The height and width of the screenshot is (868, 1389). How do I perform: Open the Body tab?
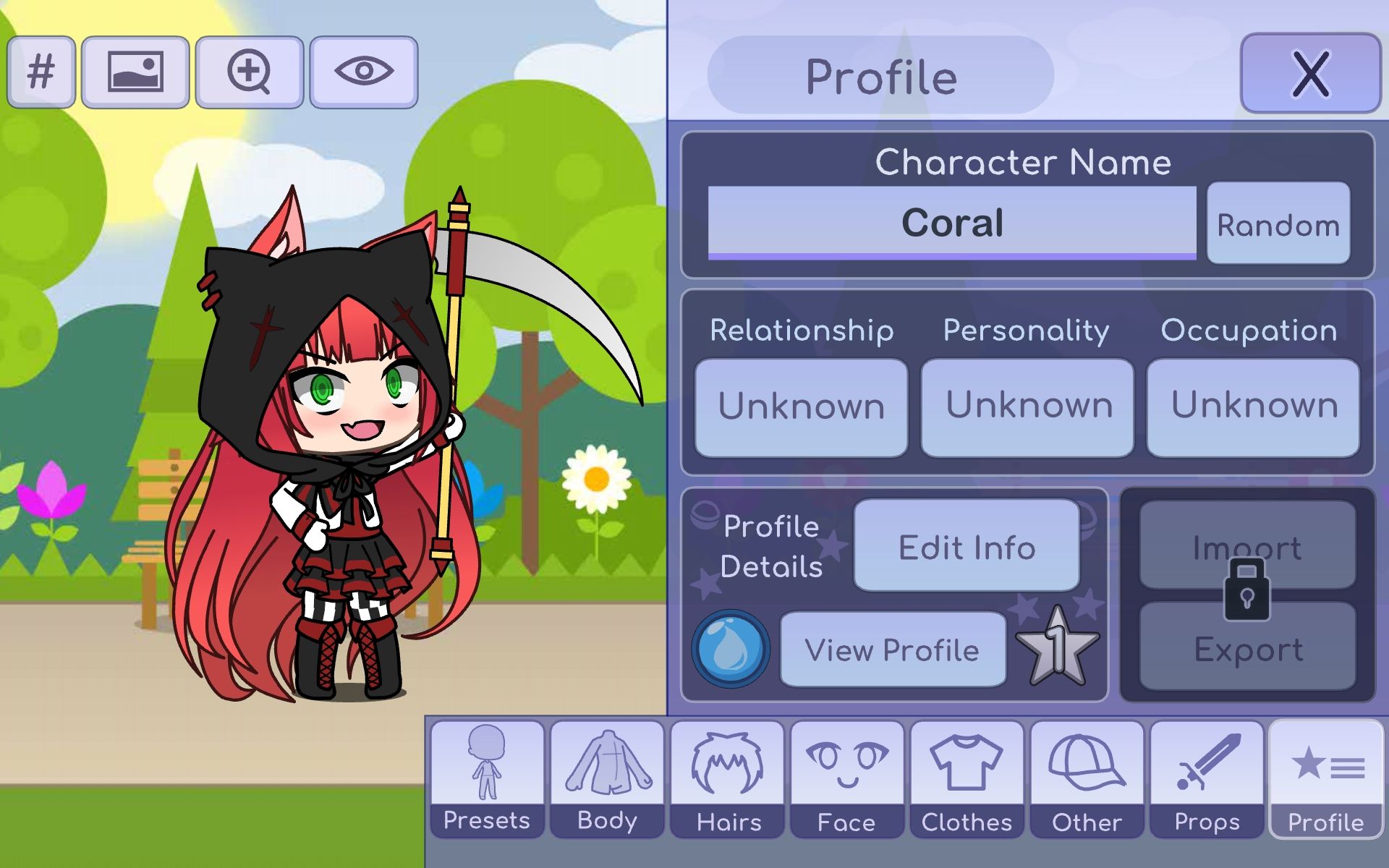(607, 779)
